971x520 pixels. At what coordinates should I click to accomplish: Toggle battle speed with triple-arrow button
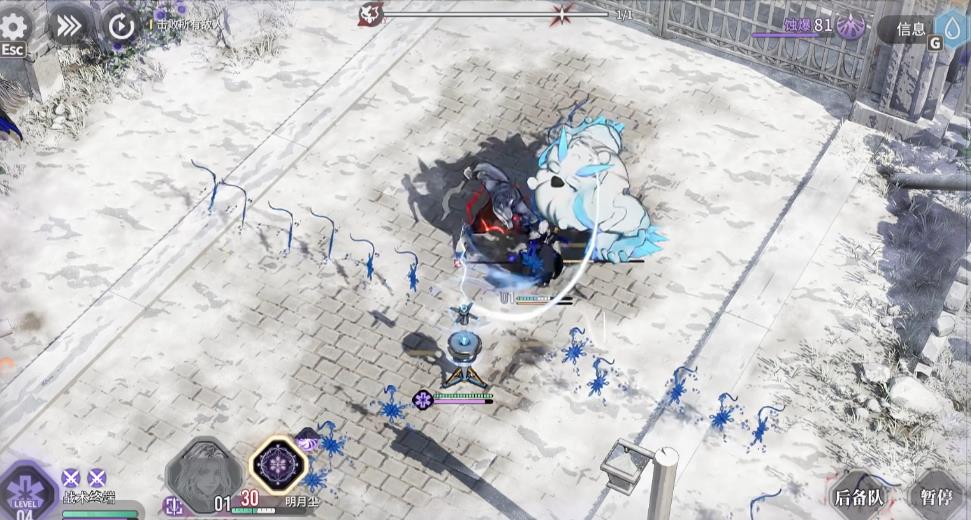(x=69, y=26)
